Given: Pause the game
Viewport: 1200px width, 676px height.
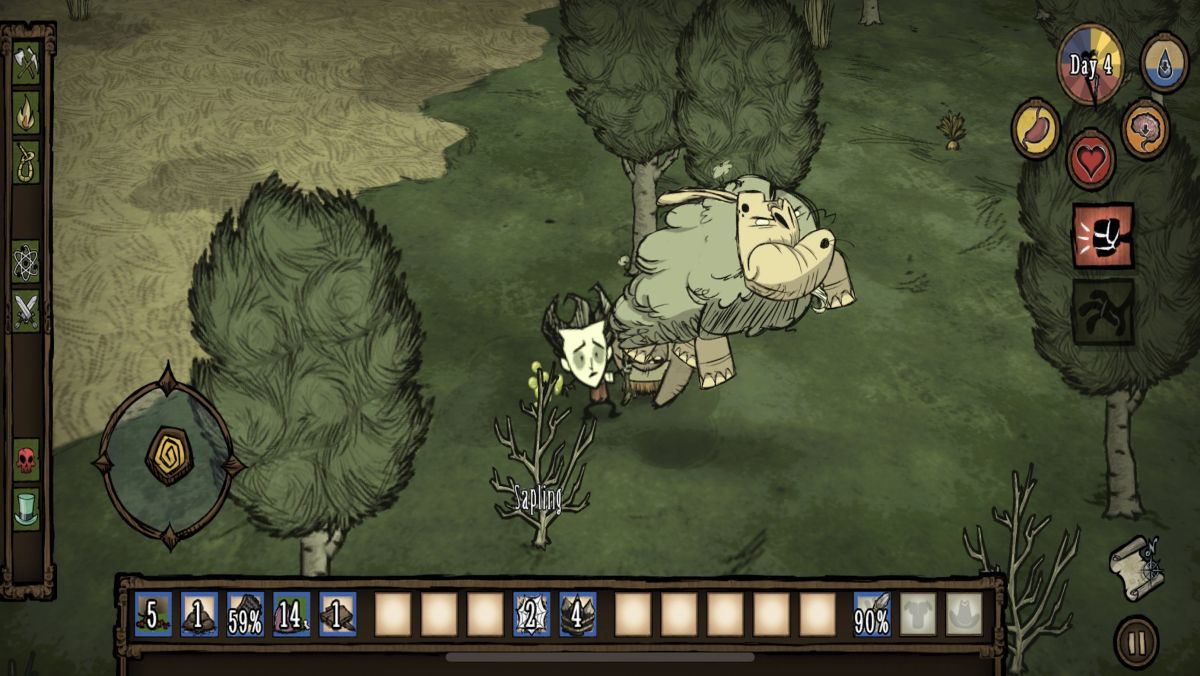Looking at the screenshot, I should click(1136, 642).
